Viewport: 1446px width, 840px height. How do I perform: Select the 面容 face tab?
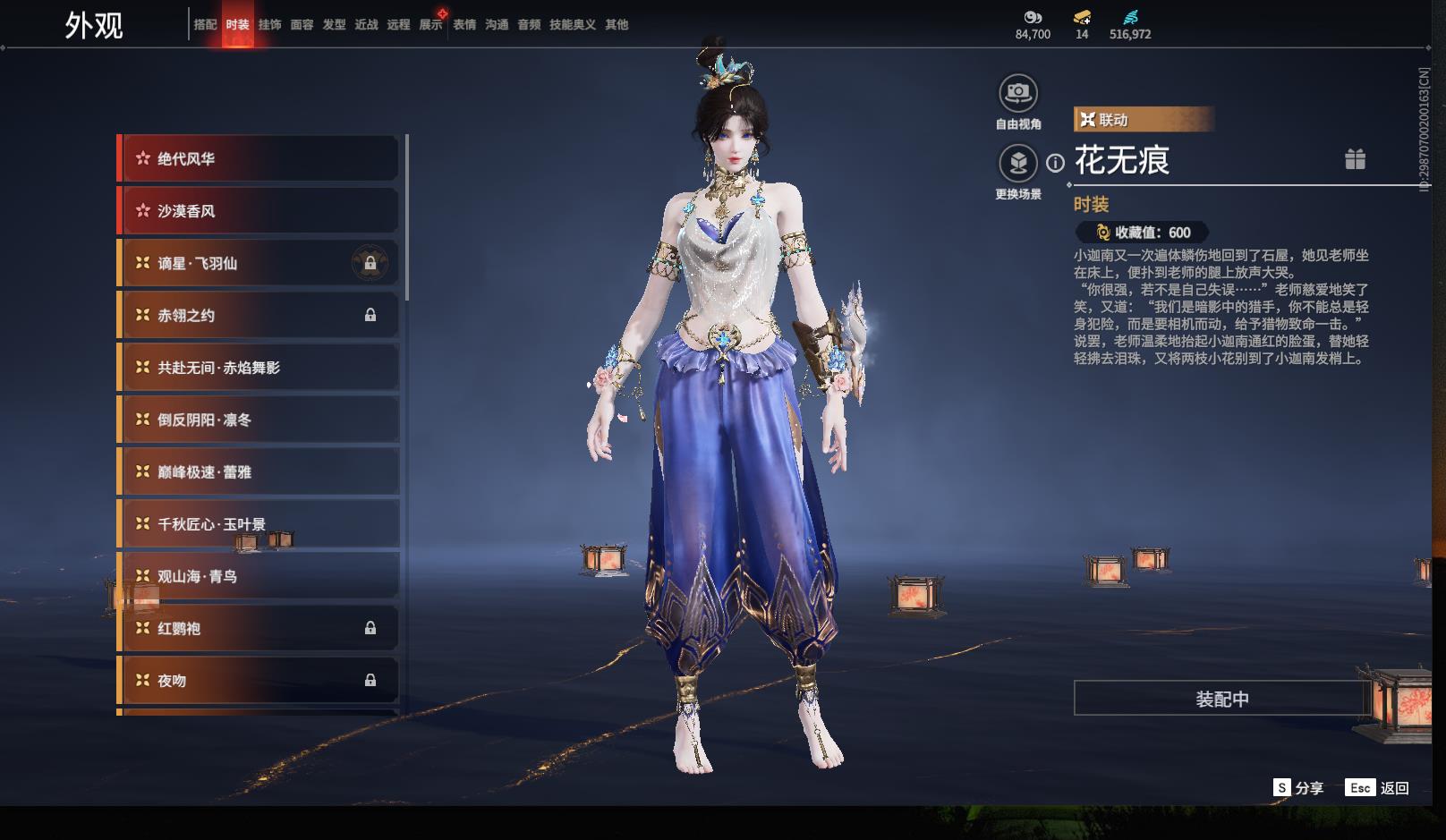pos(302,25)
